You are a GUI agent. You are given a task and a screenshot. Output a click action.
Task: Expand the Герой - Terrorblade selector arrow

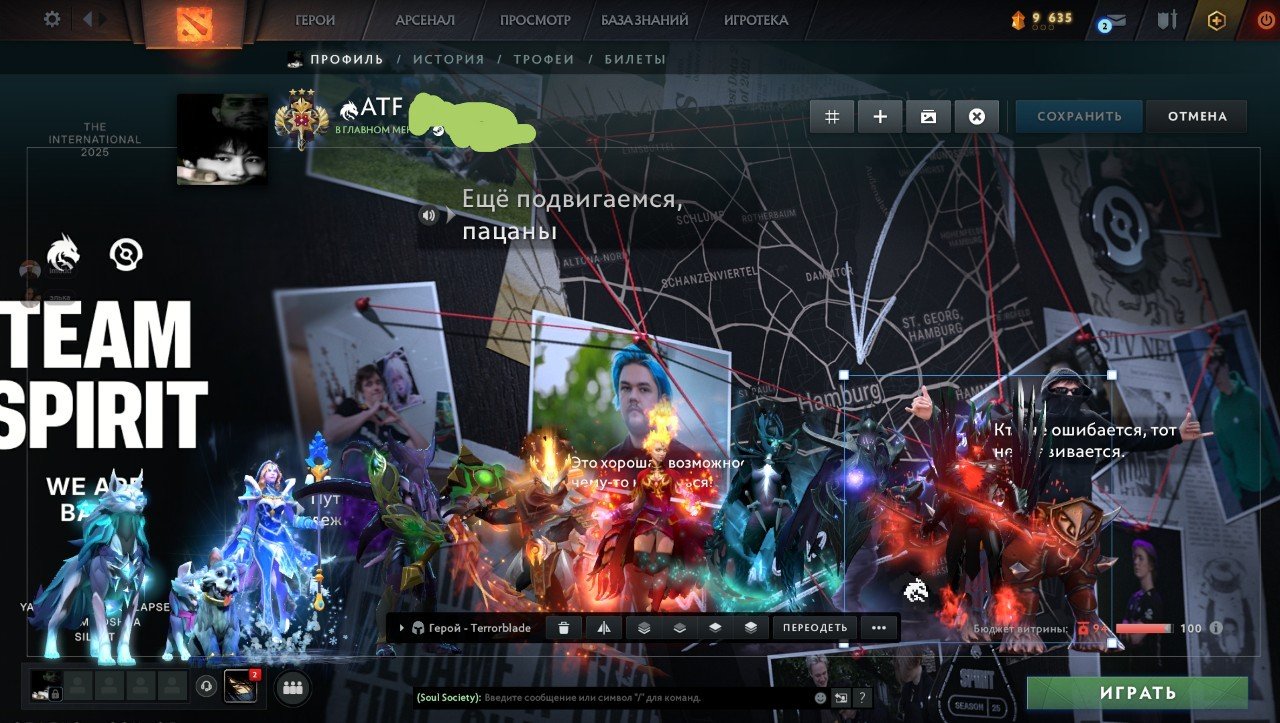click(404, 628)
